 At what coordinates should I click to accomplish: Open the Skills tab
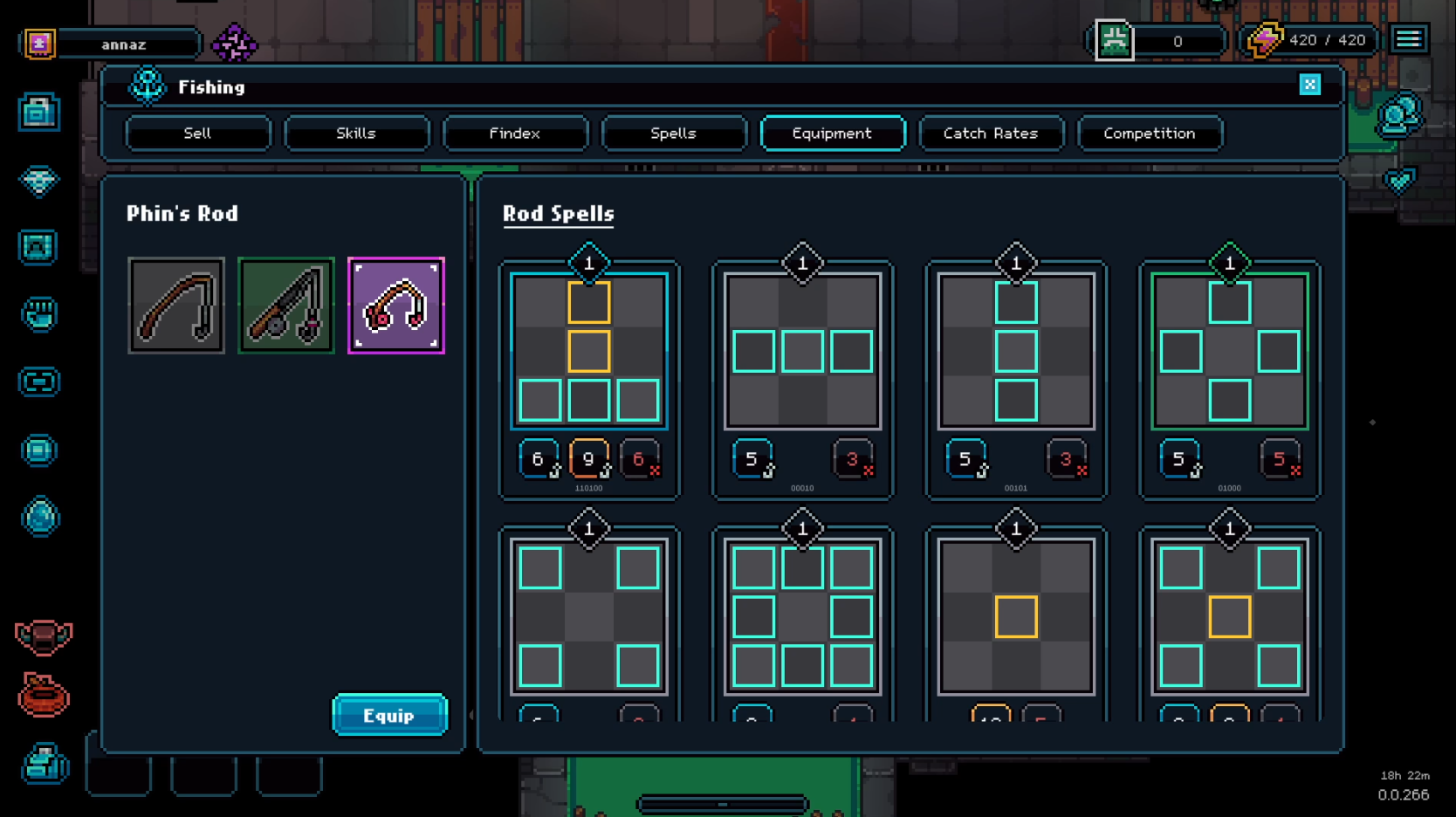(356, 134)
